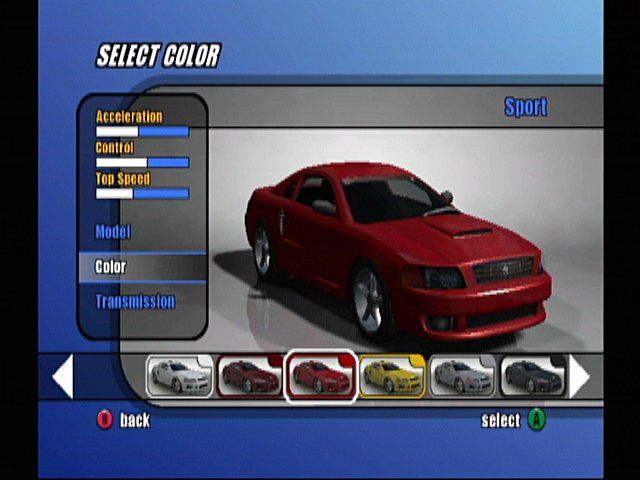
Task: Select the highlighted bright red car thumbnail
Action: tap(321, 377)
